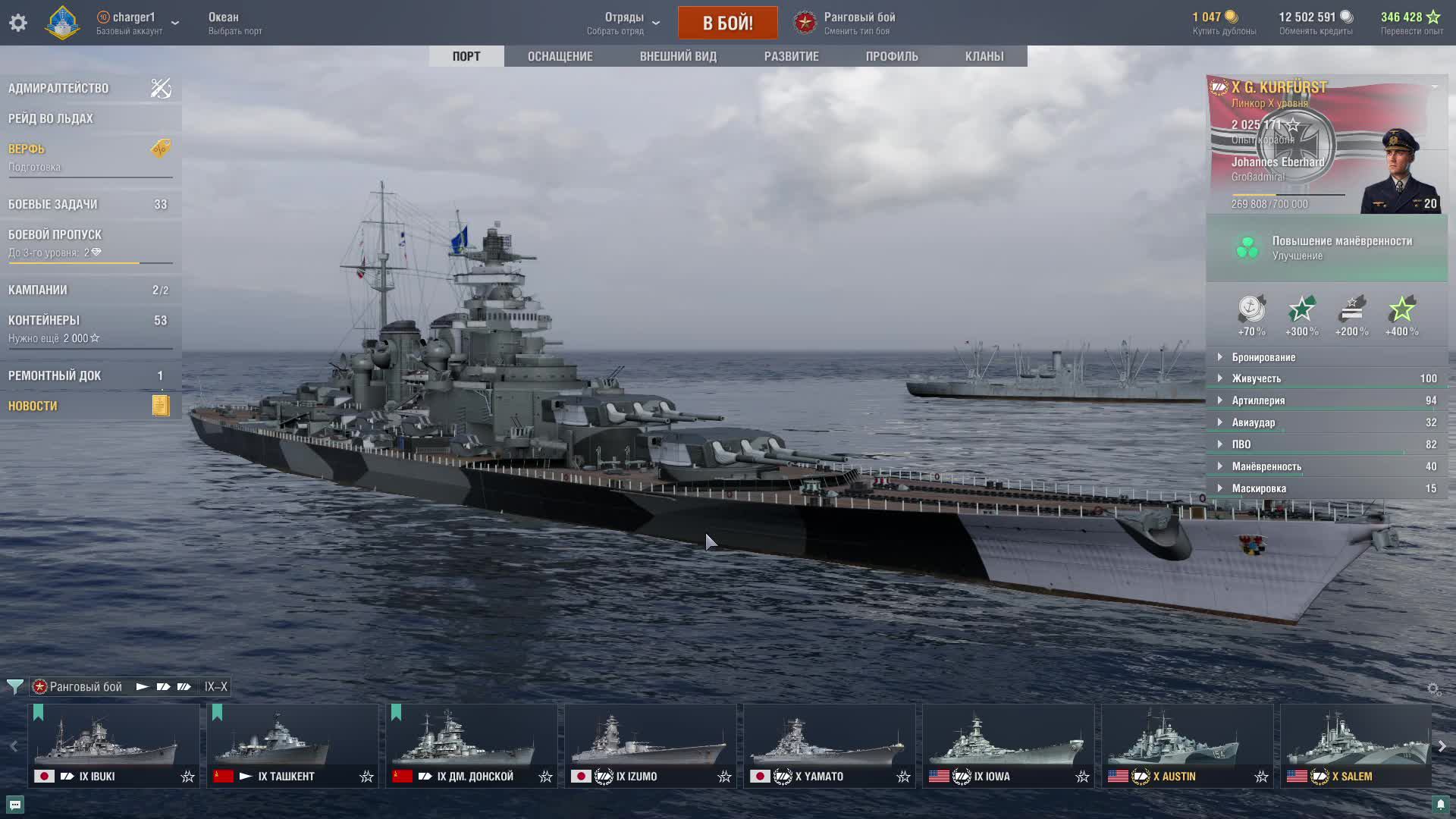This screenshot has width=1456, height=819.
Task: Select the IX Izumo ship in carousel
Action: [x=650, y=745]
